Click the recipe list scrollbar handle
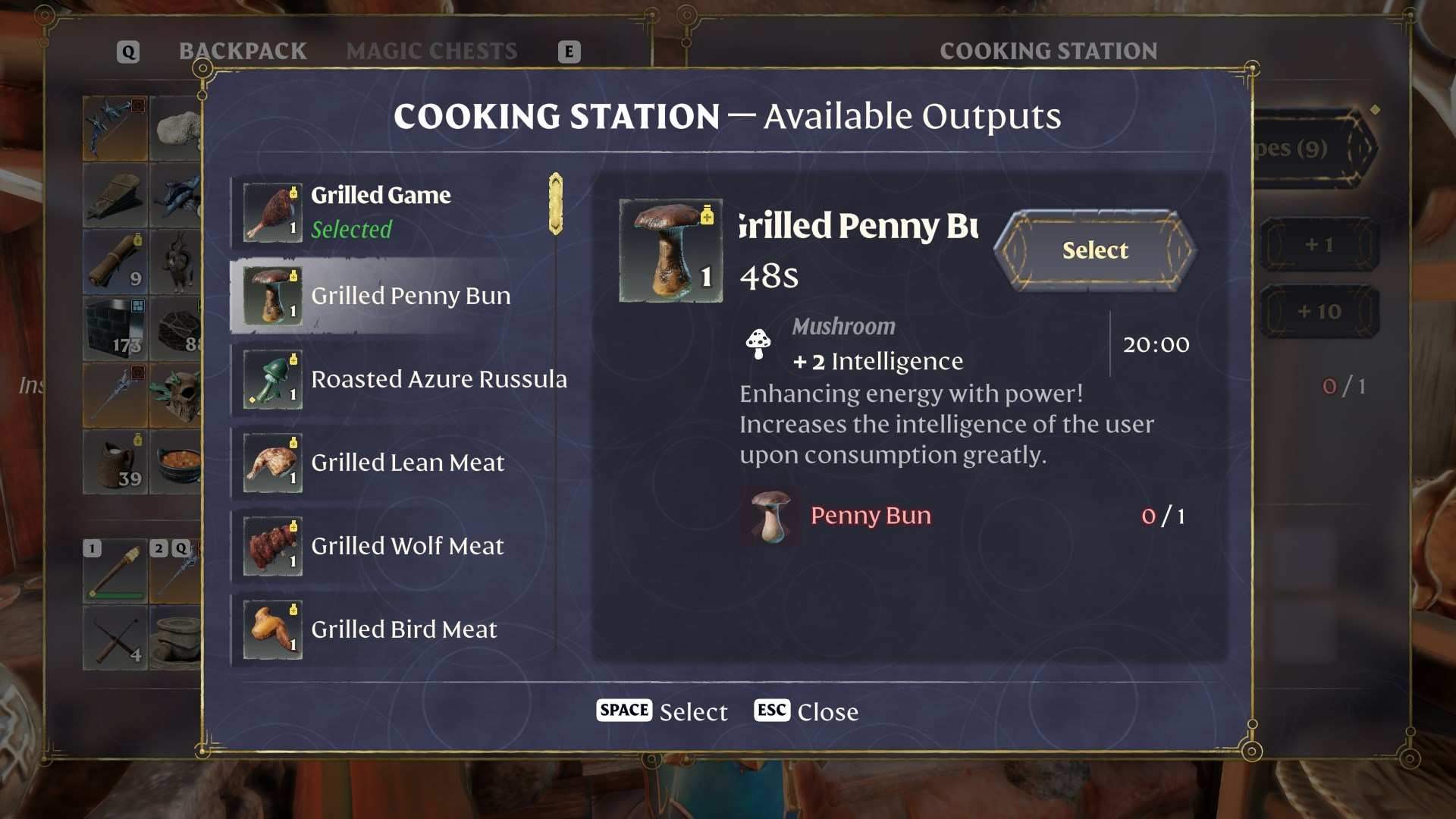The image size is (1456, 819). point(556,203)
